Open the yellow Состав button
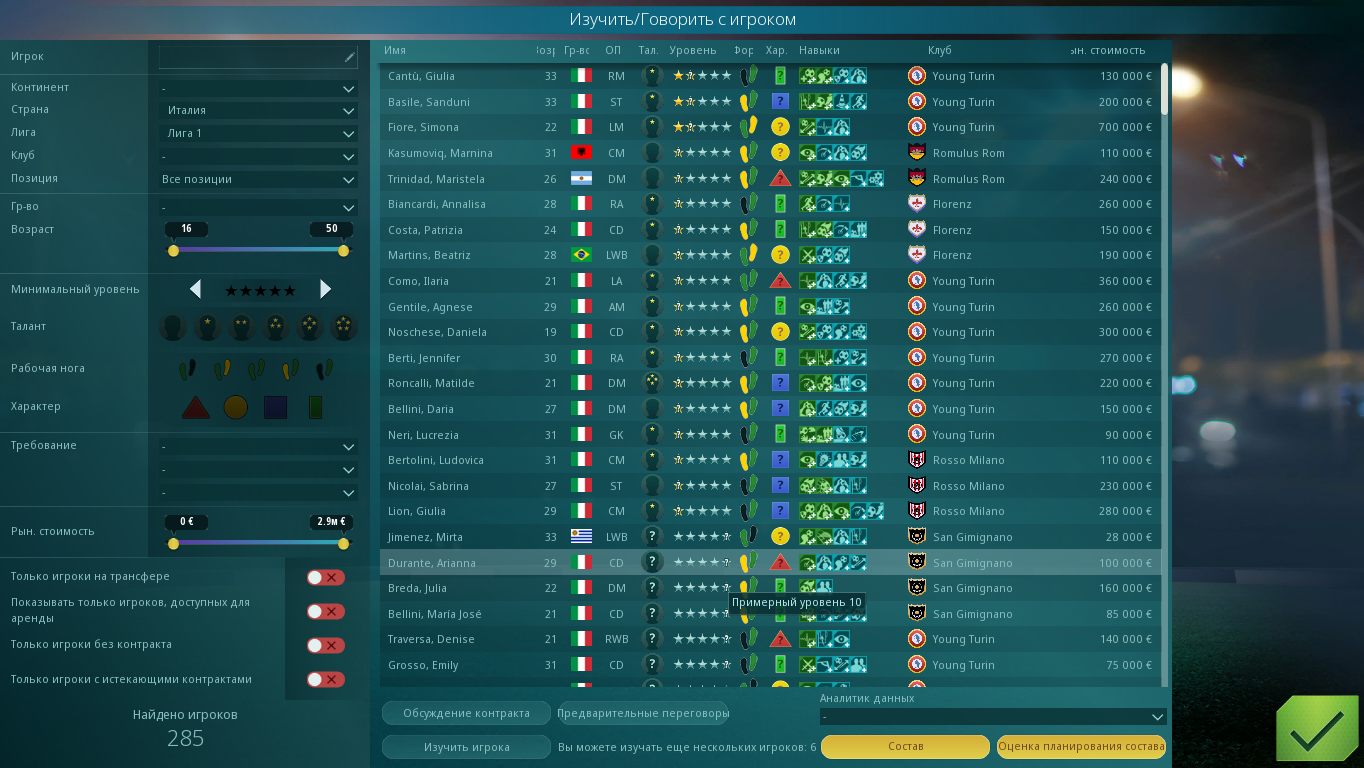Viewport: 1364px width, 768px height. (905, 747)
